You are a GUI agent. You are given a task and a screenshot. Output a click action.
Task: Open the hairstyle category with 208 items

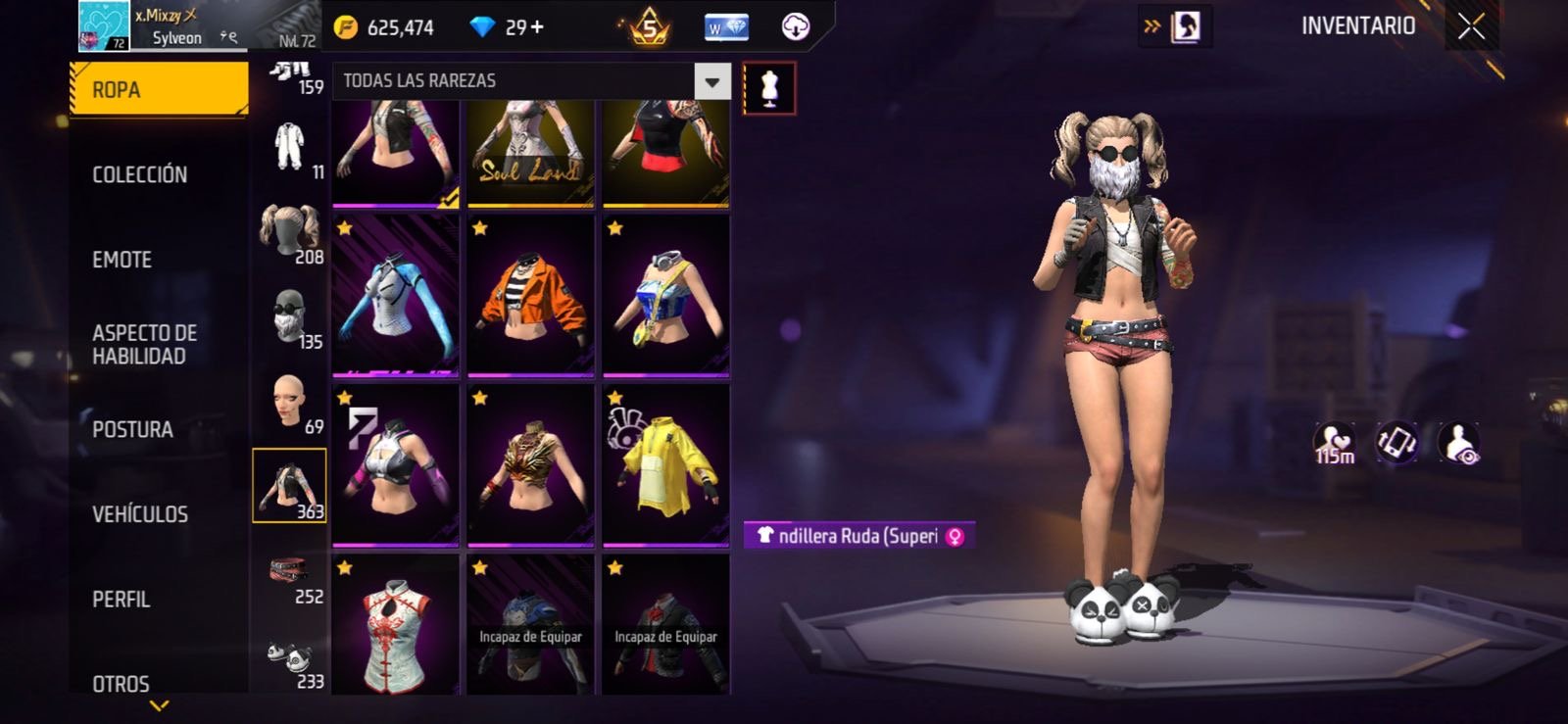click(x=290, y=235)
